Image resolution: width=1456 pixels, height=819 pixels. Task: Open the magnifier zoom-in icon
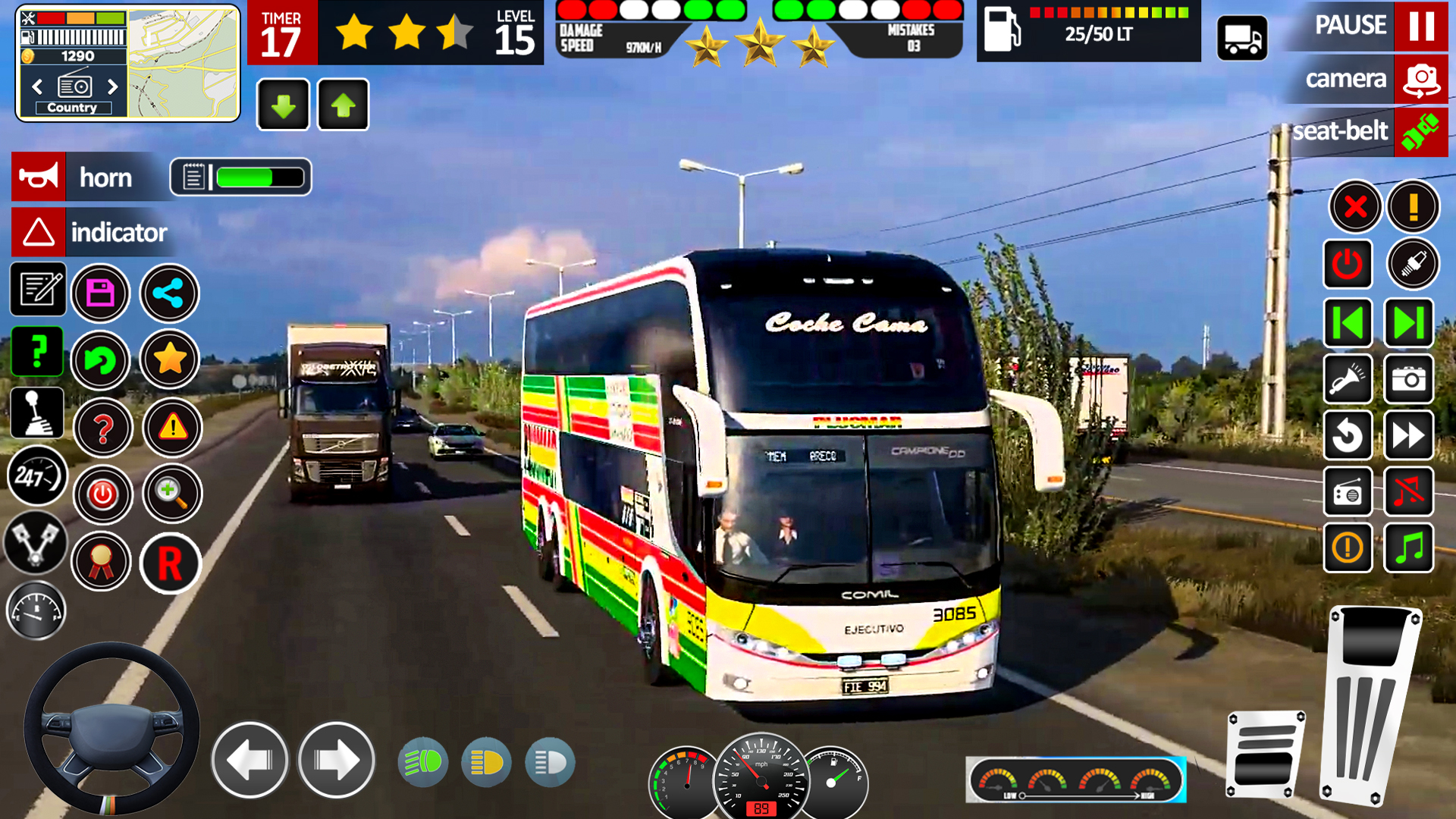(x=172, y=494)
